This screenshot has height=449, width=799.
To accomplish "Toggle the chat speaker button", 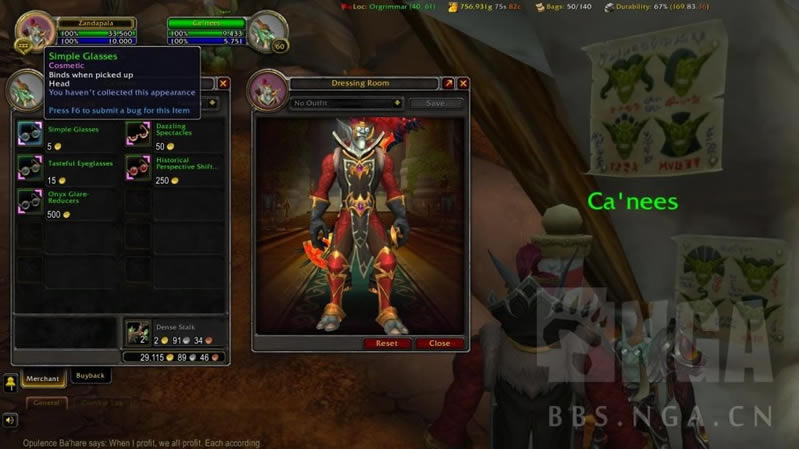I will point(9,420).
